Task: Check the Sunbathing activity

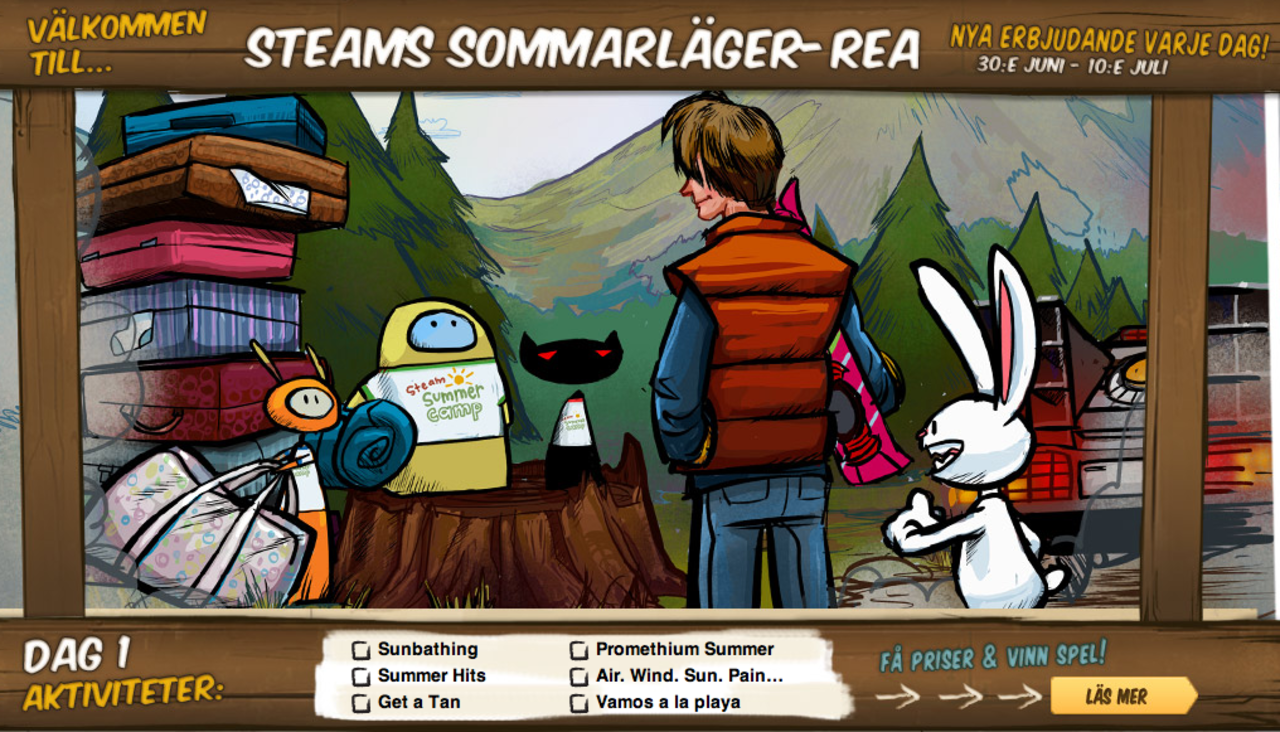Action: pos(359,650)
